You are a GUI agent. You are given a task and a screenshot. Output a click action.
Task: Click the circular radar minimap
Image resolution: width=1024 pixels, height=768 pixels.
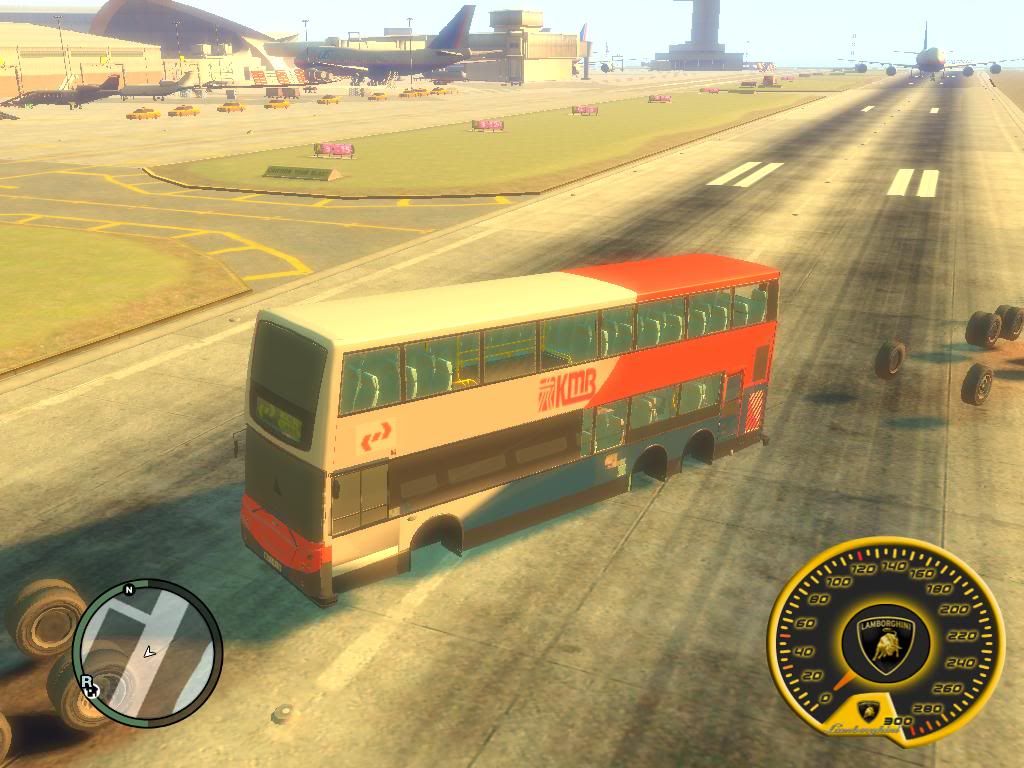[x=148, y=653]
